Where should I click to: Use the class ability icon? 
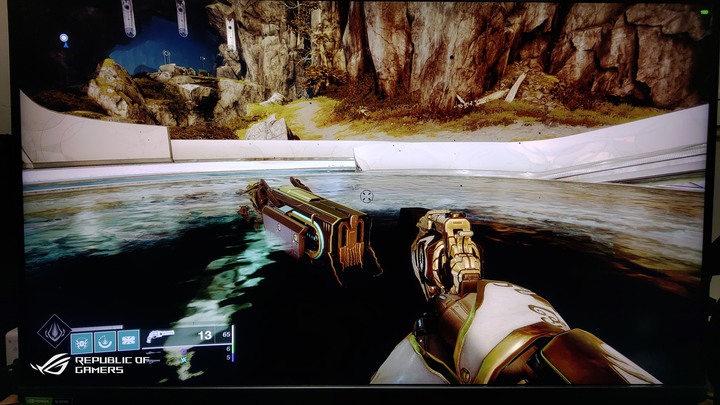[129, 341]
